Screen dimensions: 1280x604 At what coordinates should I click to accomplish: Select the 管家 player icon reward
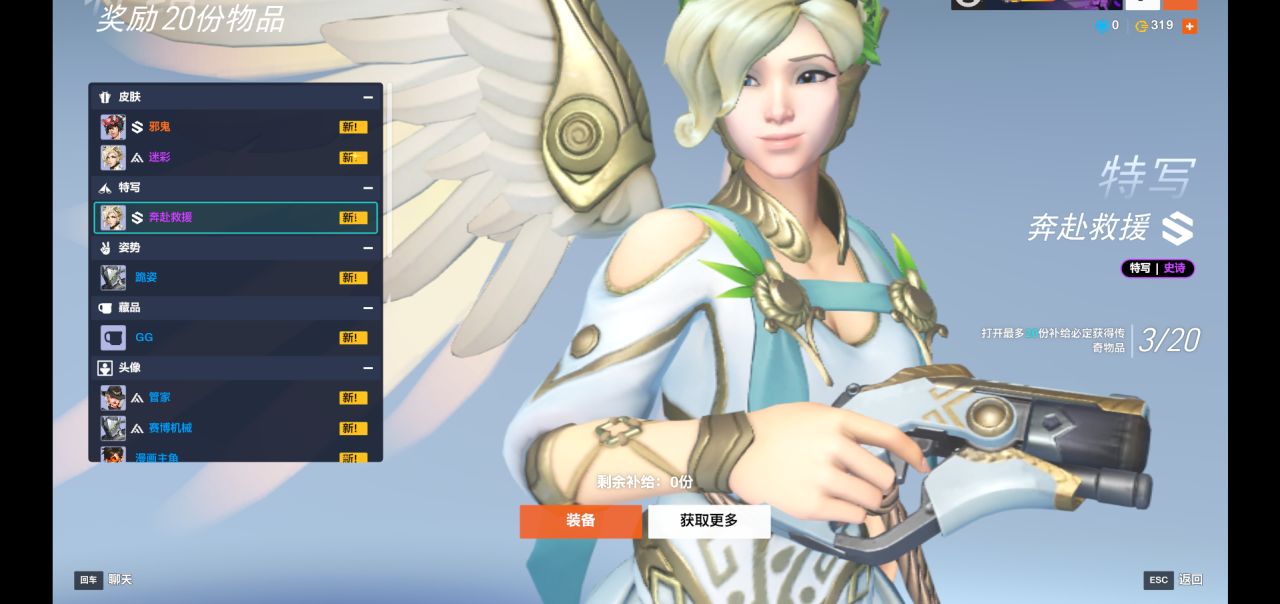235,397
